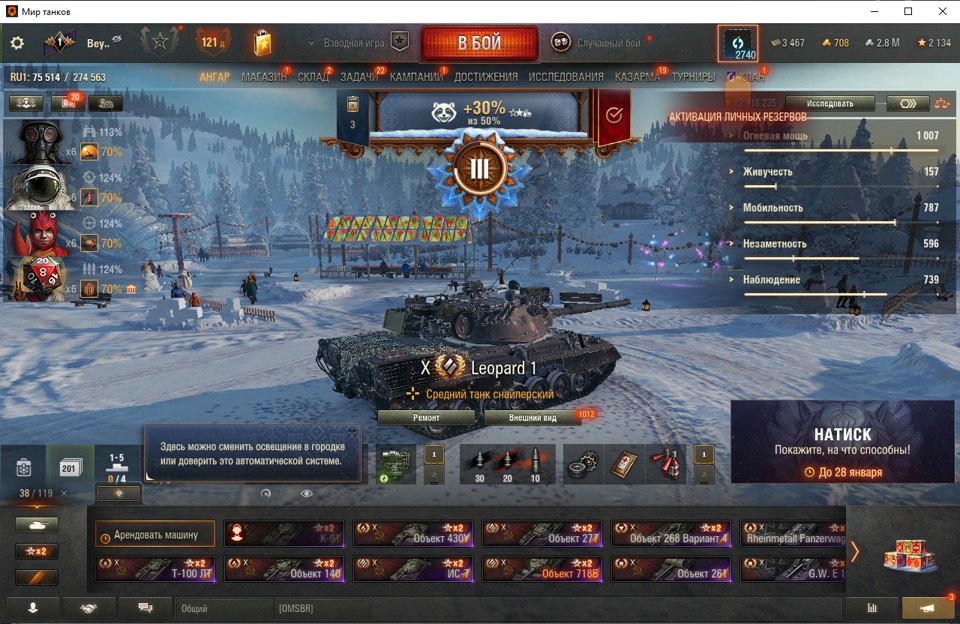960x624 pixels.
Task: Open the КАЗАРМА tab
Action: (637, 77)
